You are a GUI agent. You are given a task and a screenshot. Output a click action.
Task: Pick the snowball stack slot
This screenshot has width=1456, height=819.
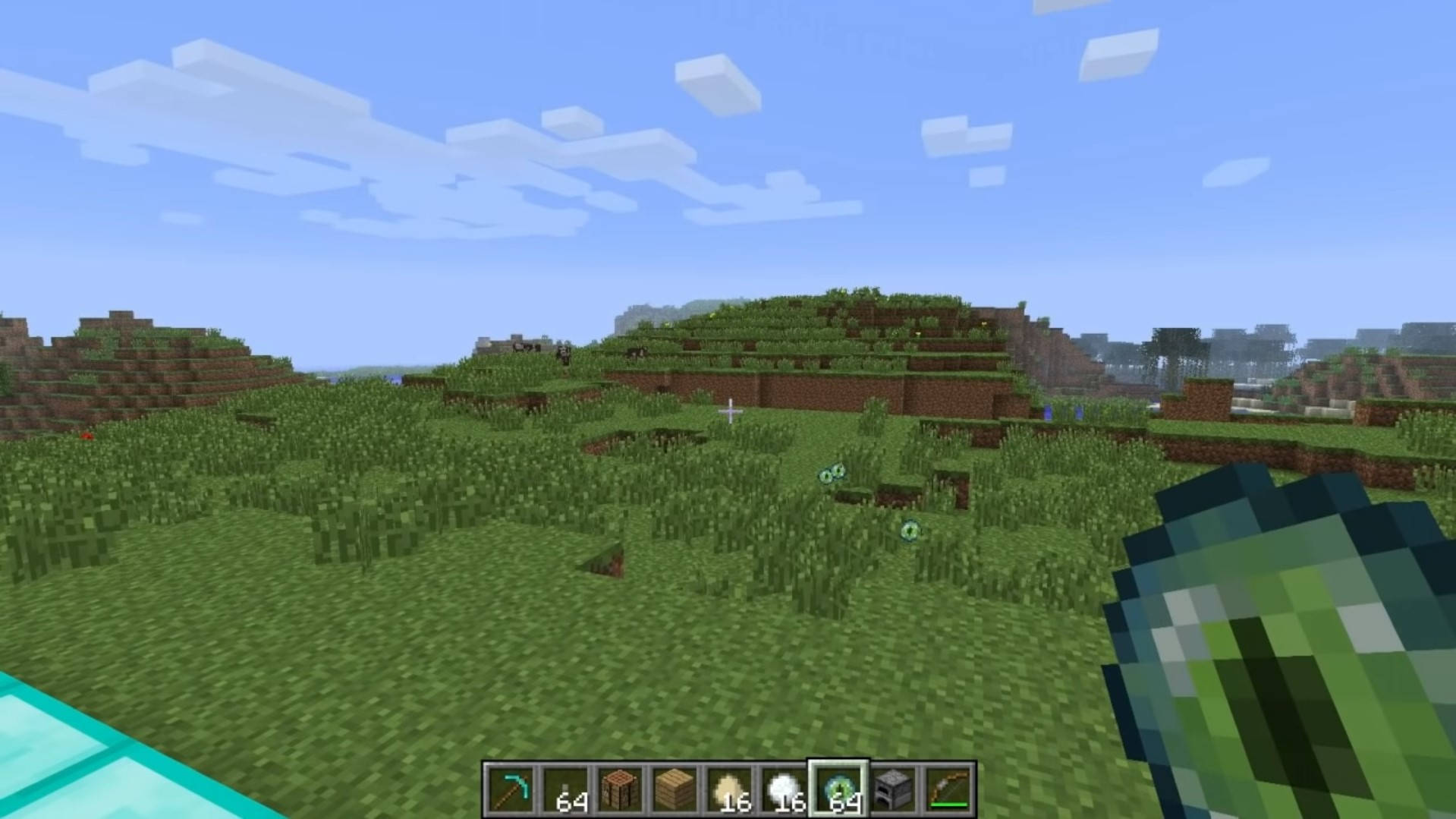point(783,790)
